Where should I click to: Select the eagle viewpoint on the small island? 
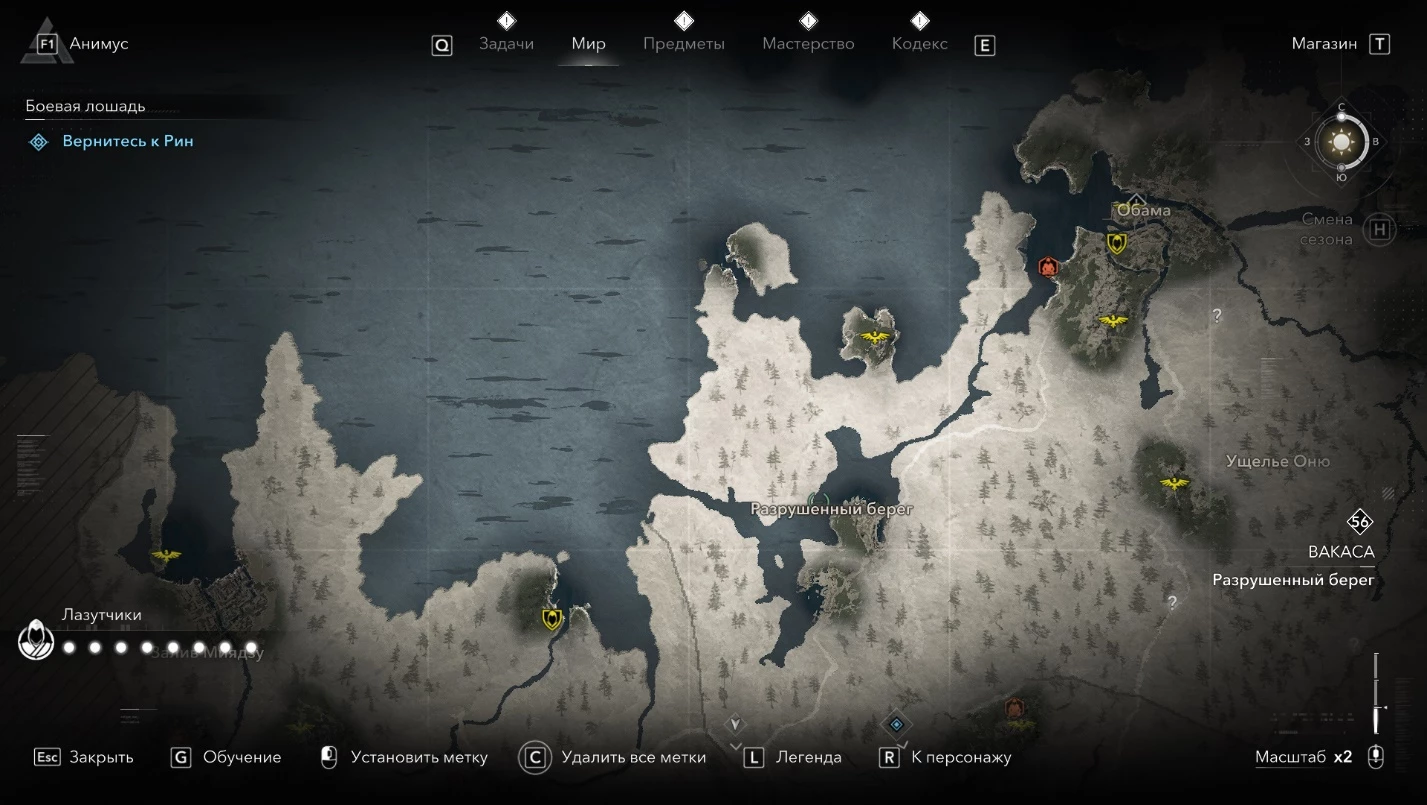pos(875,337)
